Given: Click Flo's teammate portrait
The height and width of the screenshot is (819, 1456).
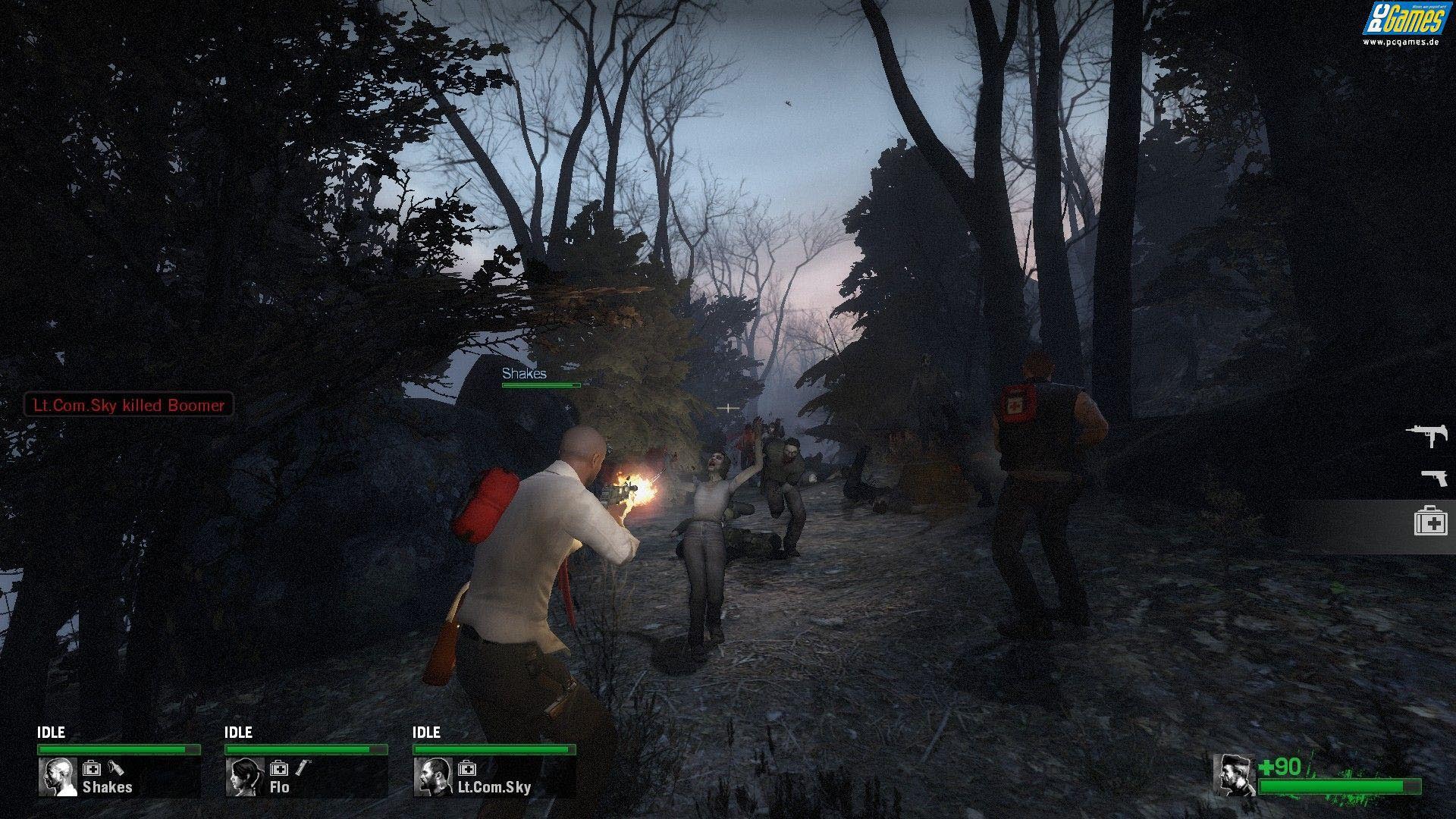Looking at the screenshot, I should [x=244, y=777].
